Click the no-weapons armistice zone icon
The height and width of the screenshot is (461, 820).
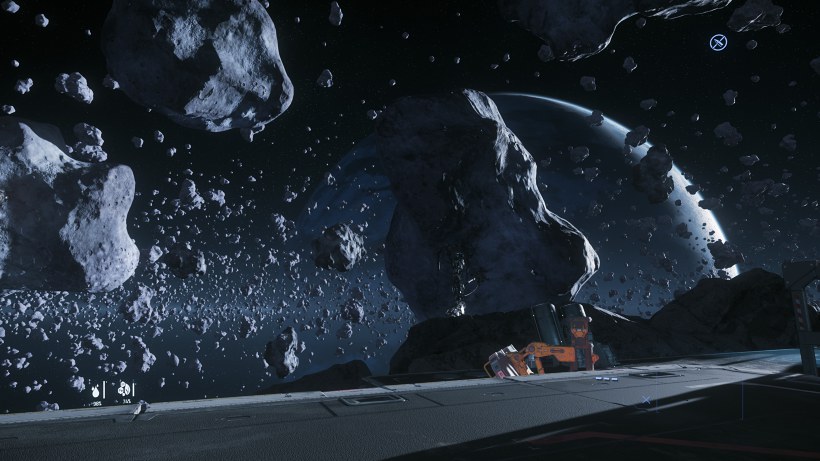pyautogui.click(x=717, y=42)
